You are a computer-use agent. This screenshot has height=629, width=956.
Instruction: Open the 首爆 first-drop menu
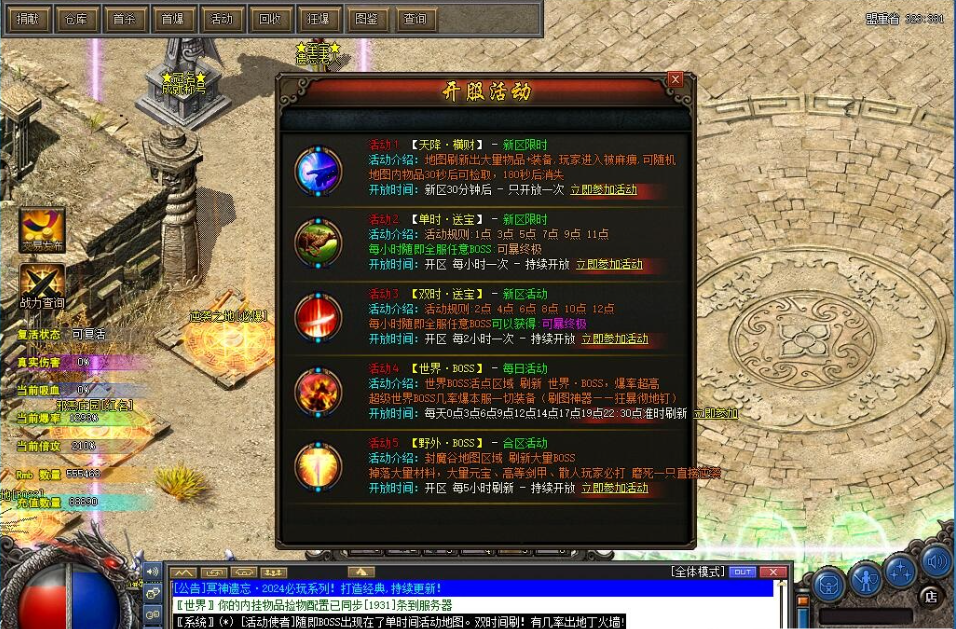click(172, 19)
